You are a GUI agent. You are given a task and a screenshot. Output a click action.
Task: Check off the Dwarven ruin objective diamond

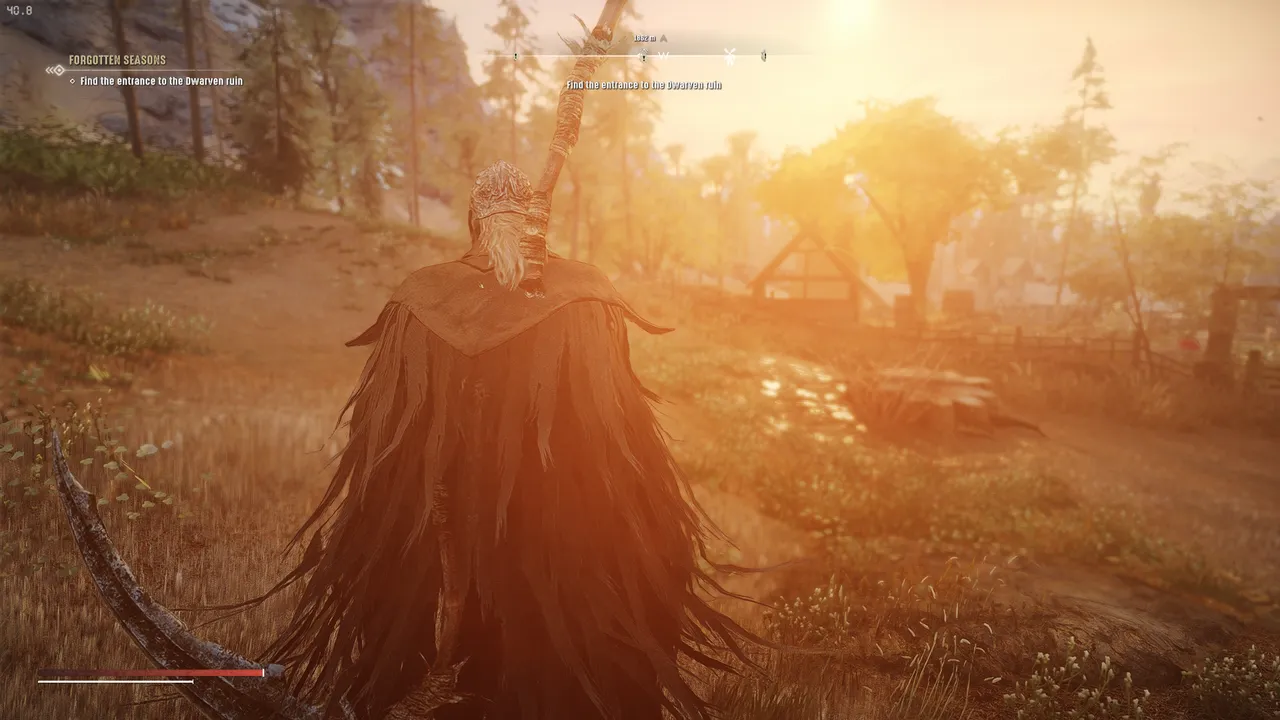tap(73, 81)
